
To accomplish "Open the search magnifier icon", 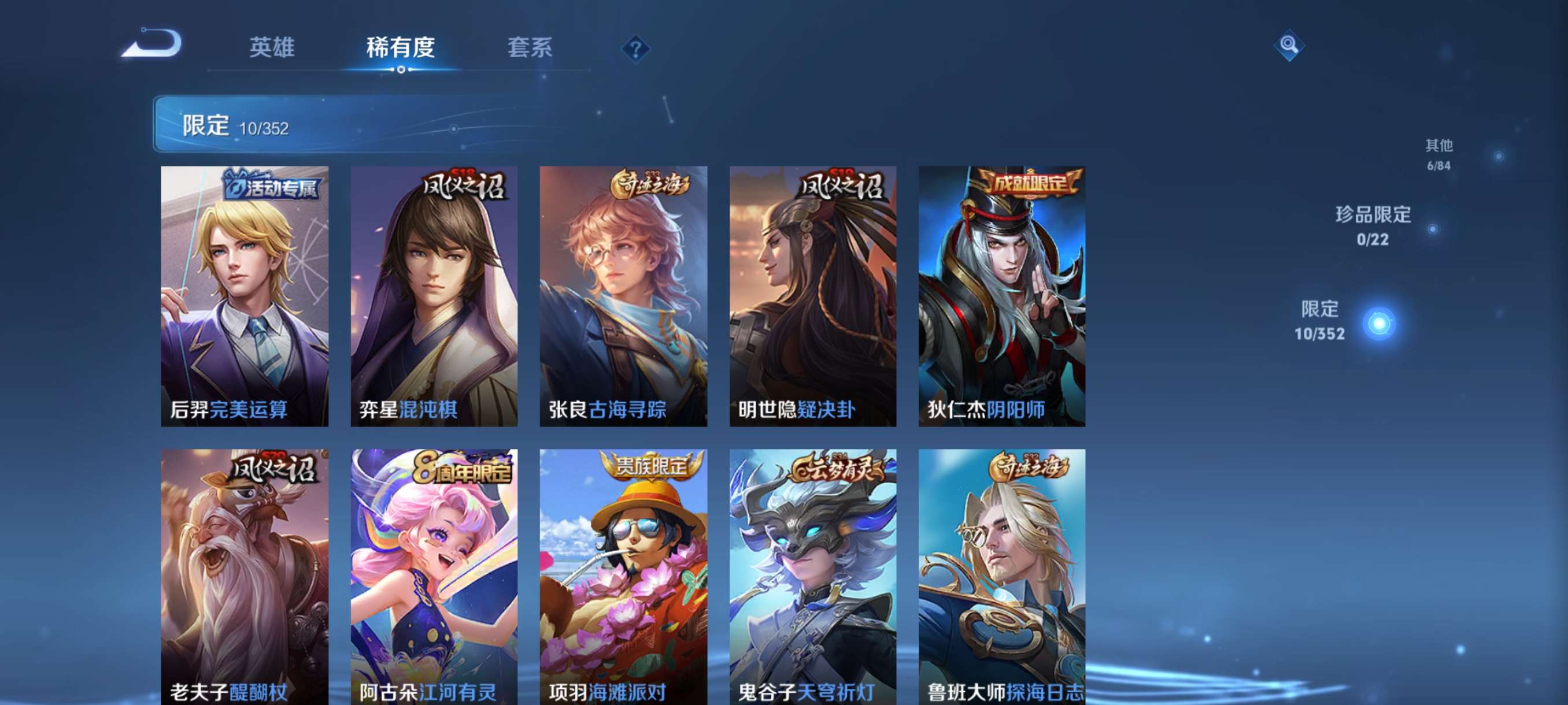I will coord(1290,46).
